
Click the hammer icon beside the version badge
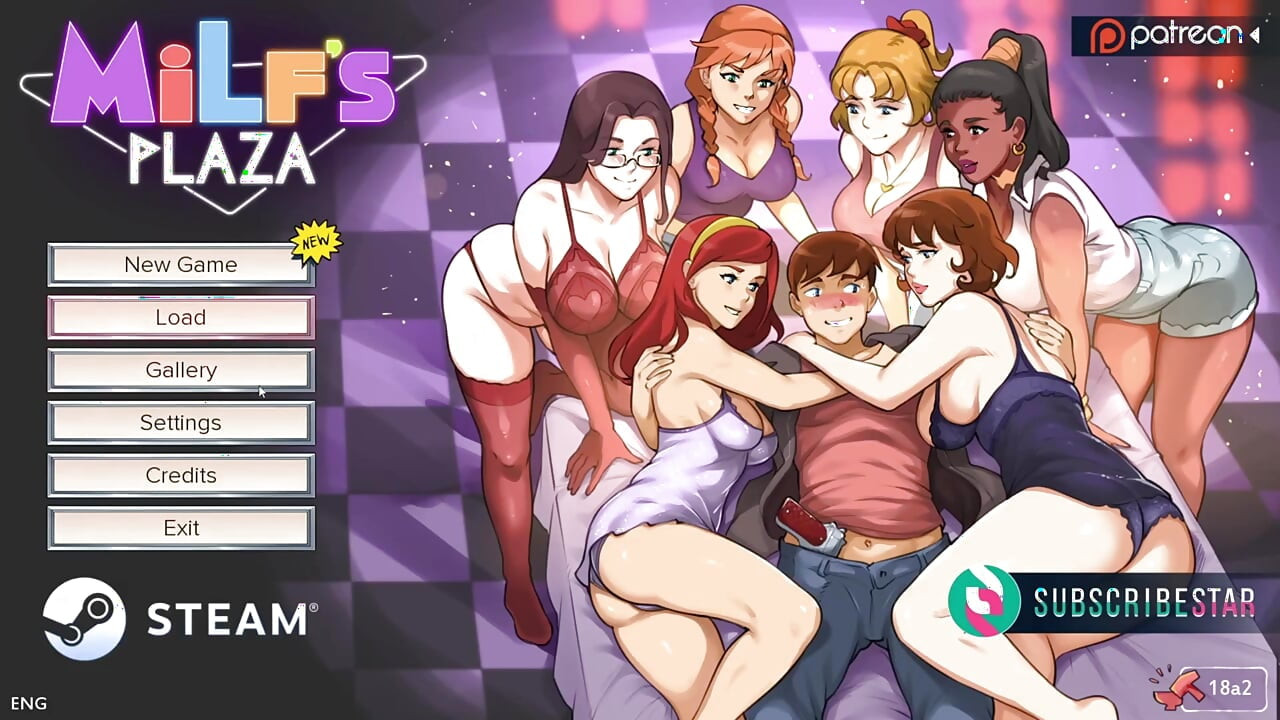coord(1177,691)
